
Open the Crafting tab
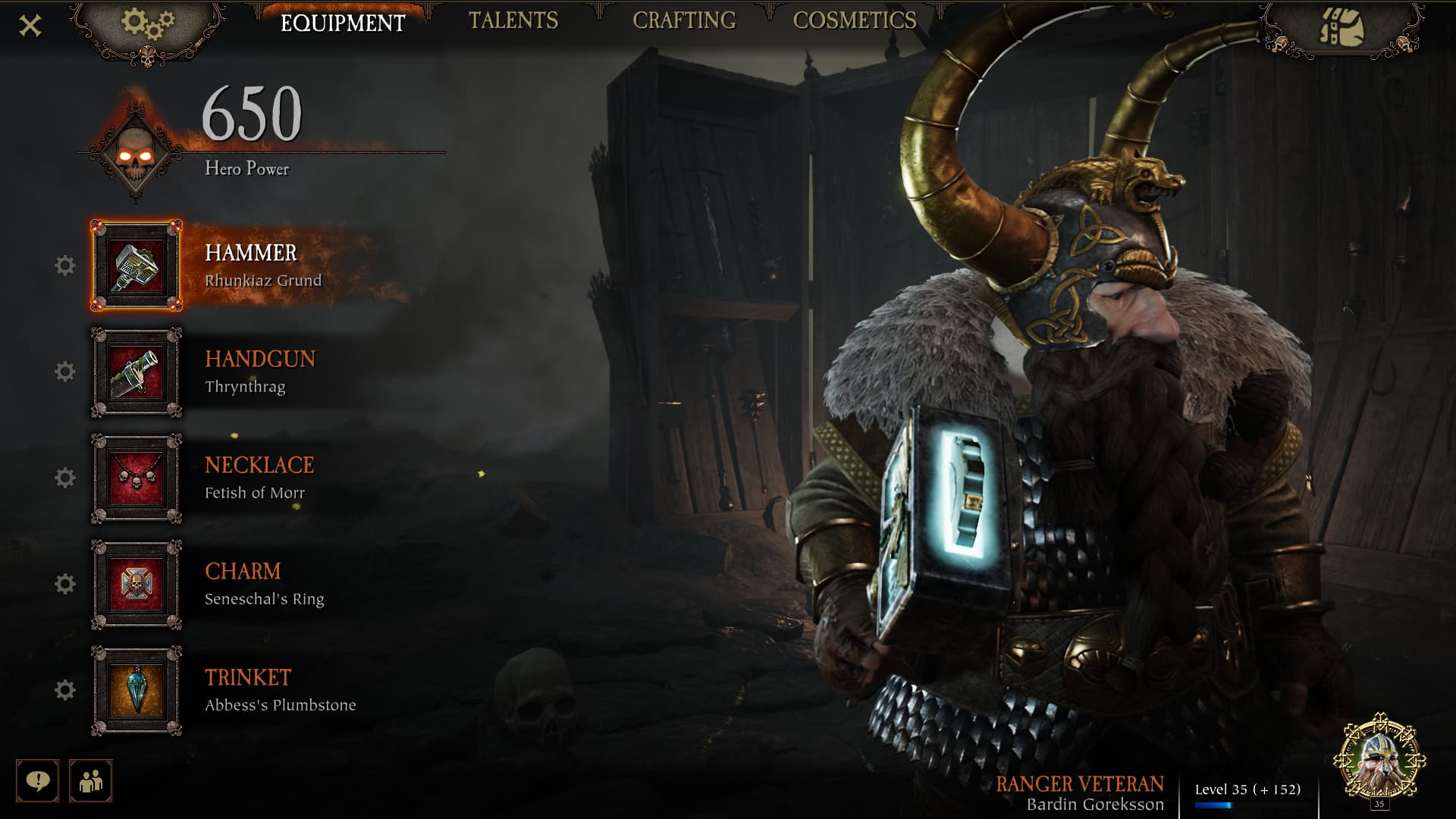click(x=684, y=21)
